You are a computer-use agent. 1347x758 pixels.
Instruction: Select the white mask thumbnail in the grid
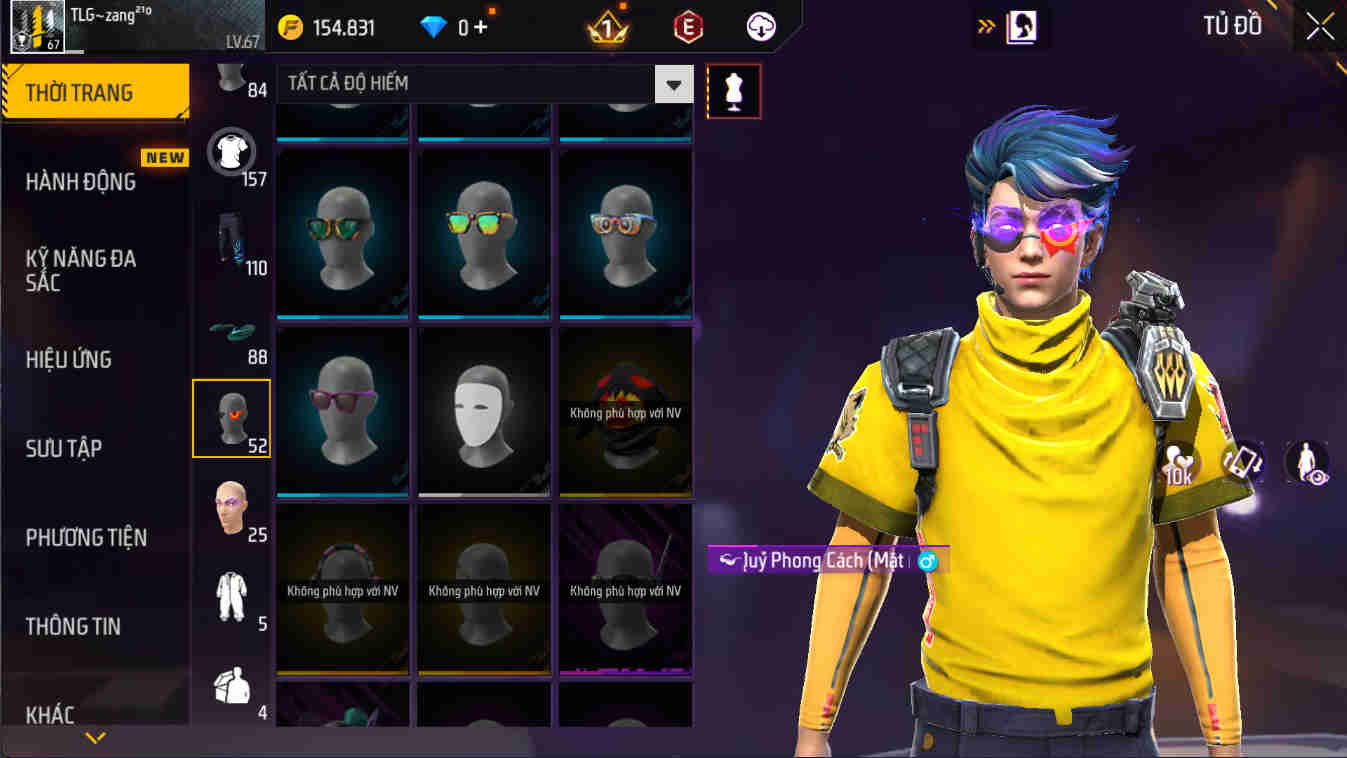click(483, 412)
